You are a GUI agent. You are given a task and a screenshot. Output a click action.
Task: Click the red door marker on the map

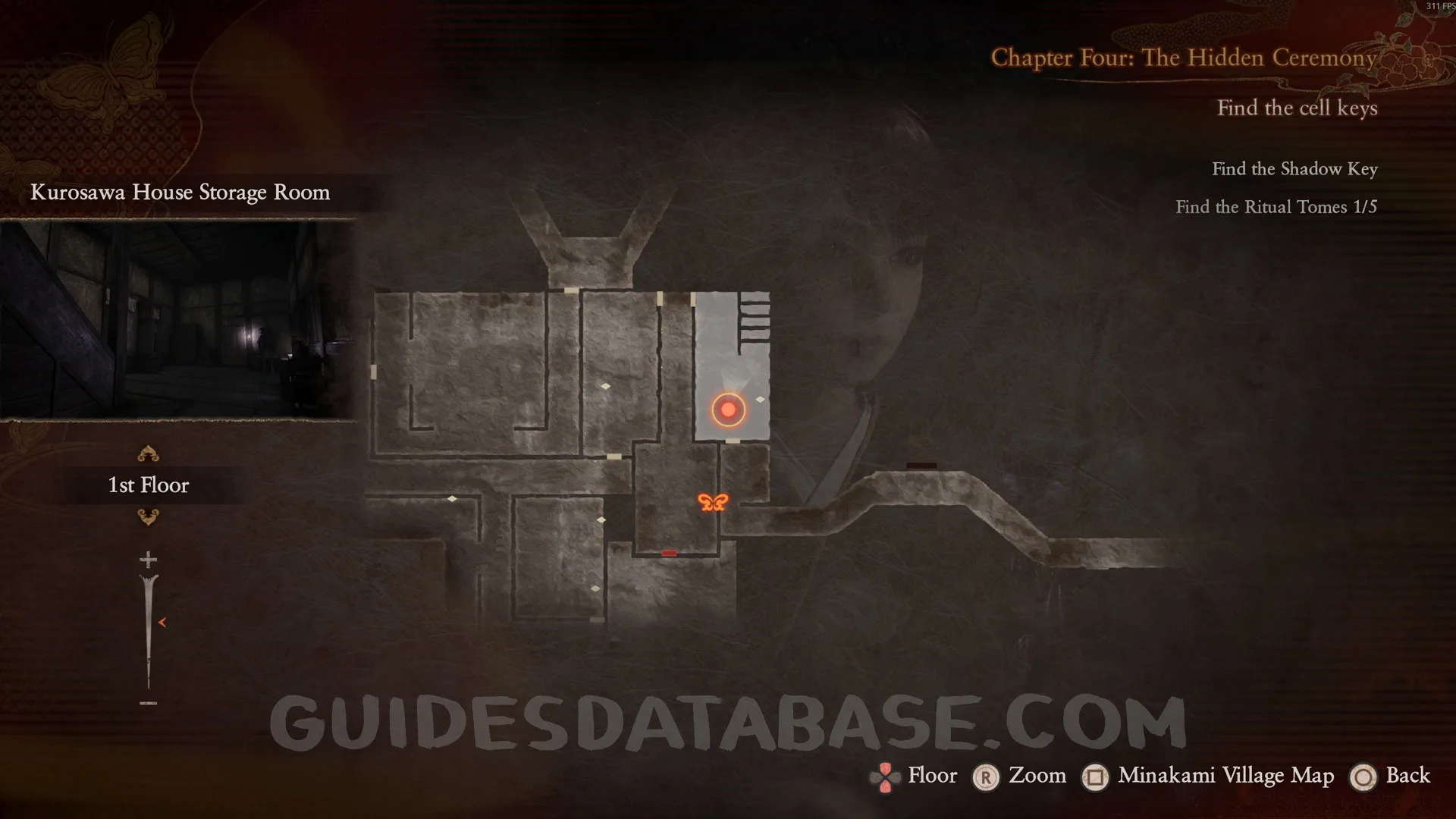(669, 554)
